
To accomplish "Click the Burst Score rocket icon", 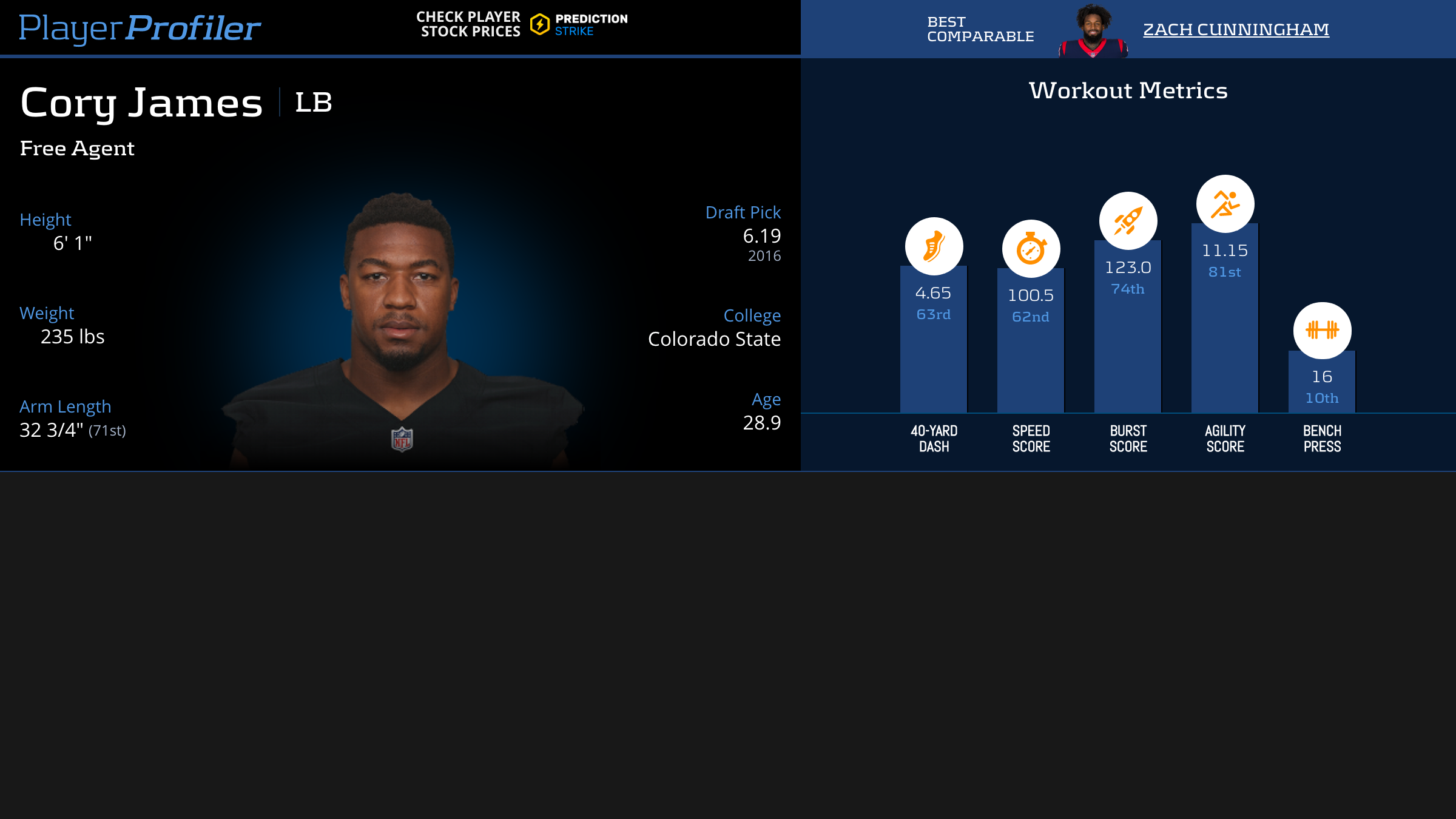I will click(1128, 221).
